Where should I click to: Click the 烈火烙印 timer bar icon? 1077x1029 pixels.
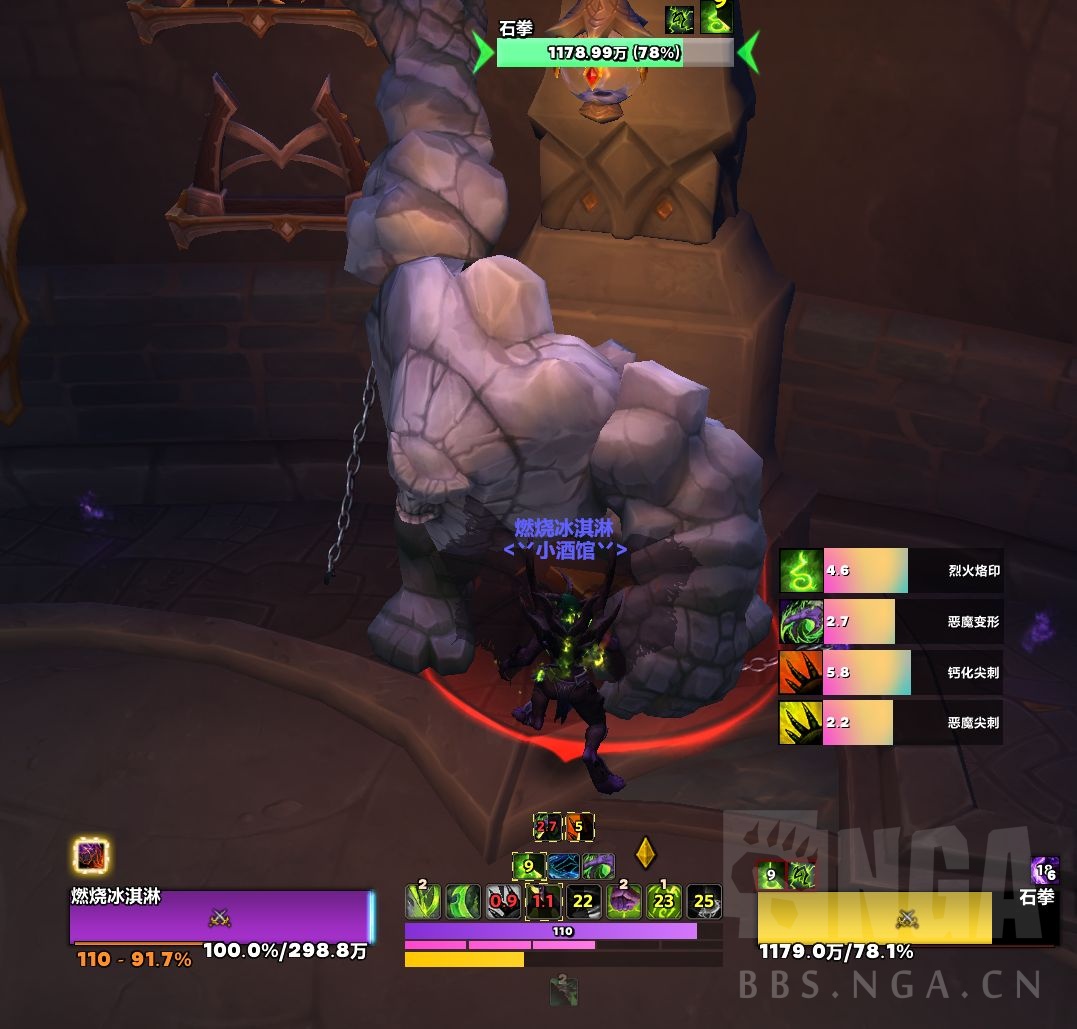coord(800,570)
